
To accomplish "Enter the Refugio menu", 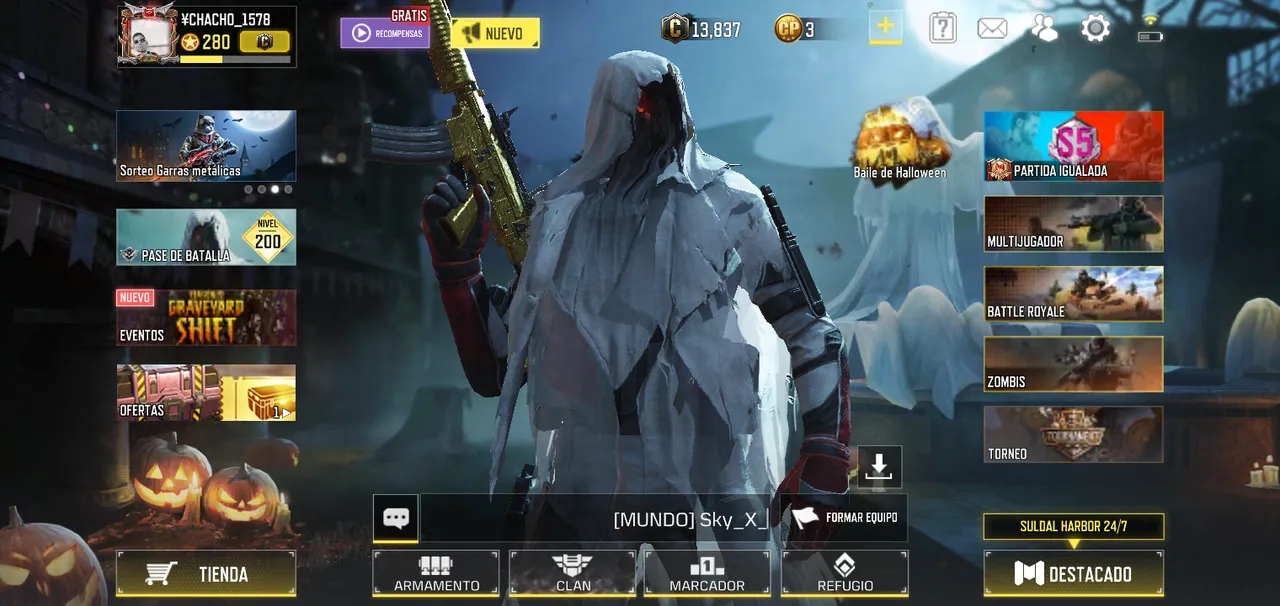I will tap(845, 574).
